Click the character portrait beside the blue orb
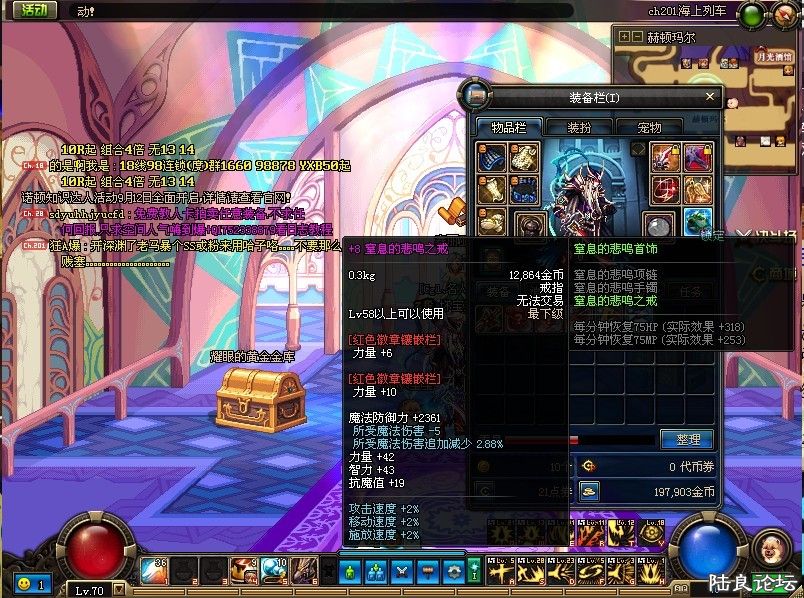Image resolution: width=804 pixels, height=598 pixels. click(x=769, y=547)
